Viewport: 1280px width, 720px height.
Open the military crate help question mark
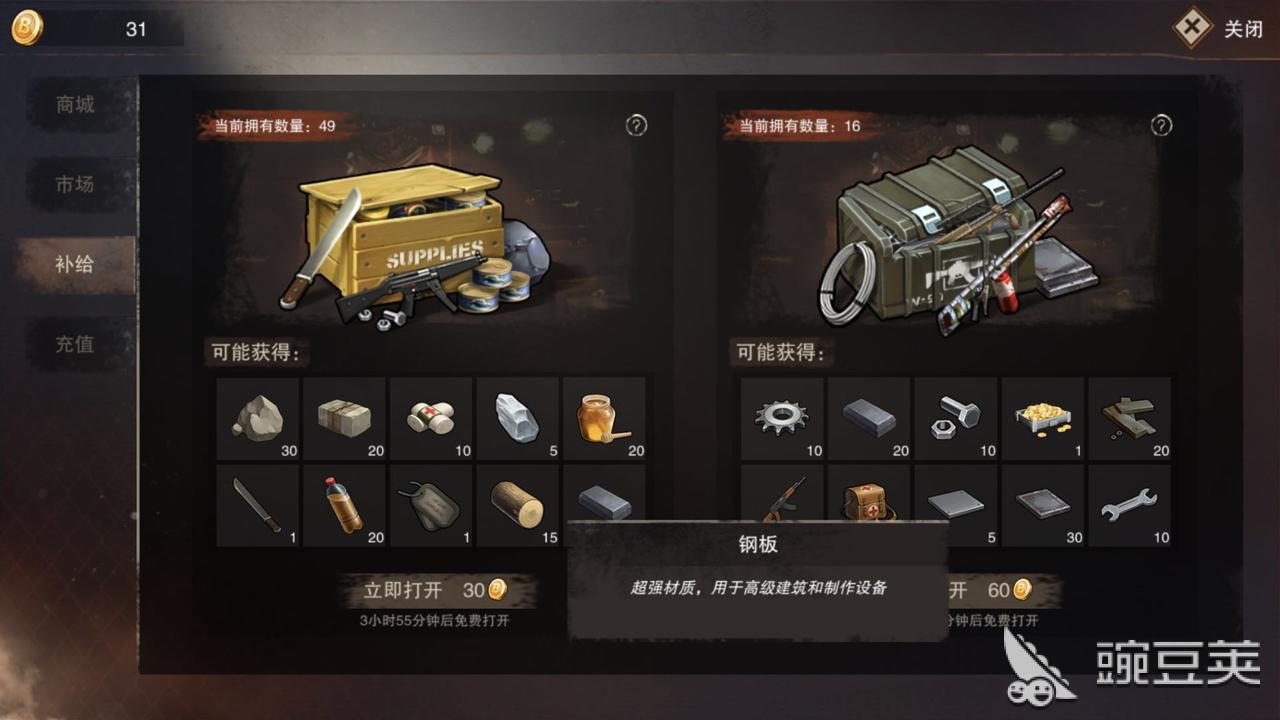1160,127
